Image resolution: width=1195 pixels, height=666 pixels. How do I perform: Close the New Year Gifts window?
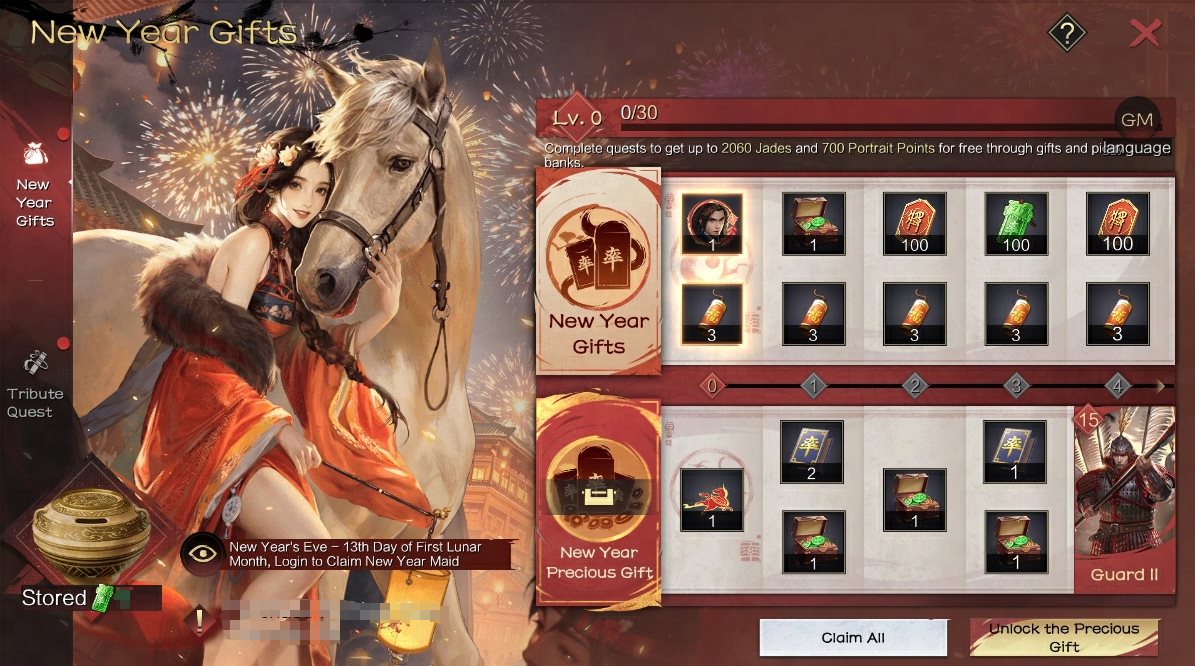pyautogui.click(x=1145, y=35)
